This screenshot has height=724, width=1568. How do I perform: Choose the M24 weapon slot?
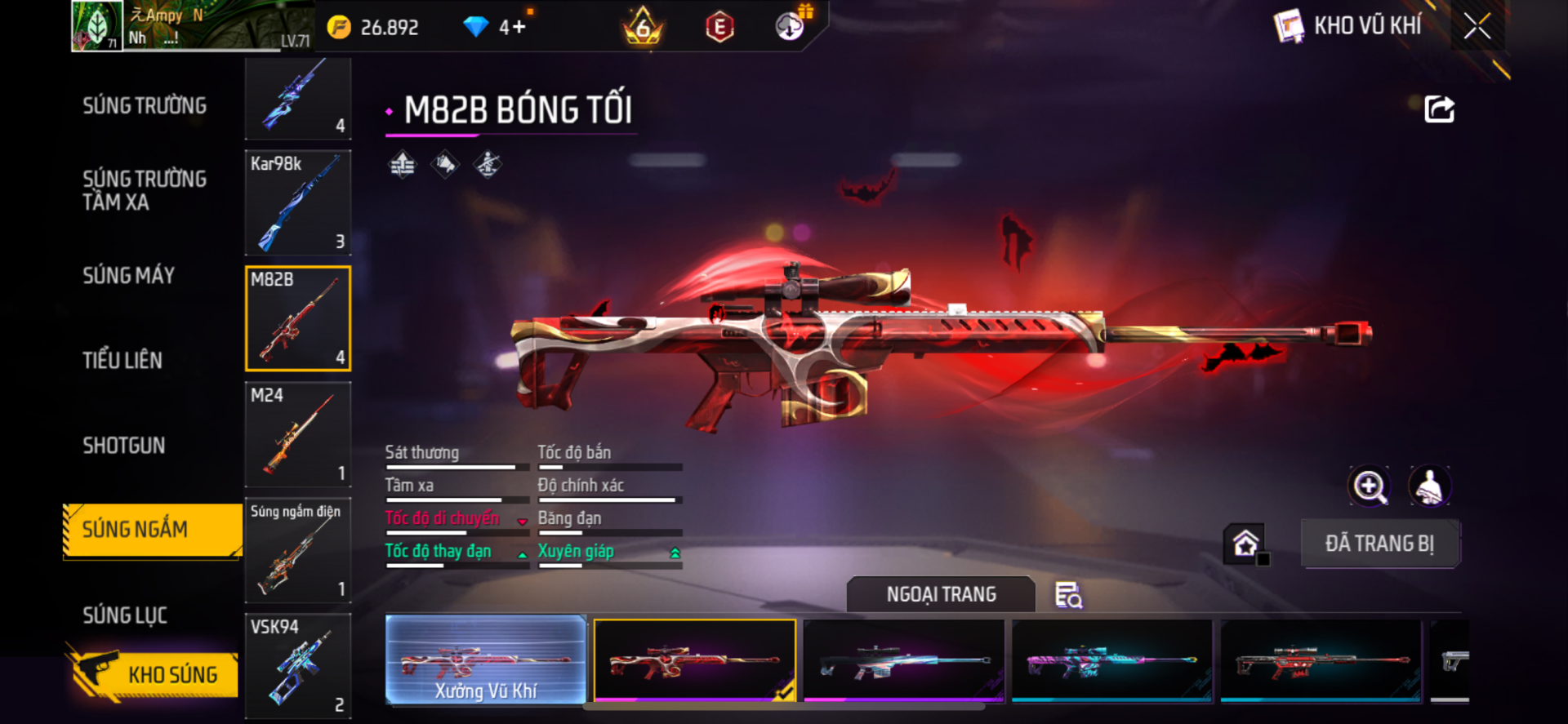point(298,434)
